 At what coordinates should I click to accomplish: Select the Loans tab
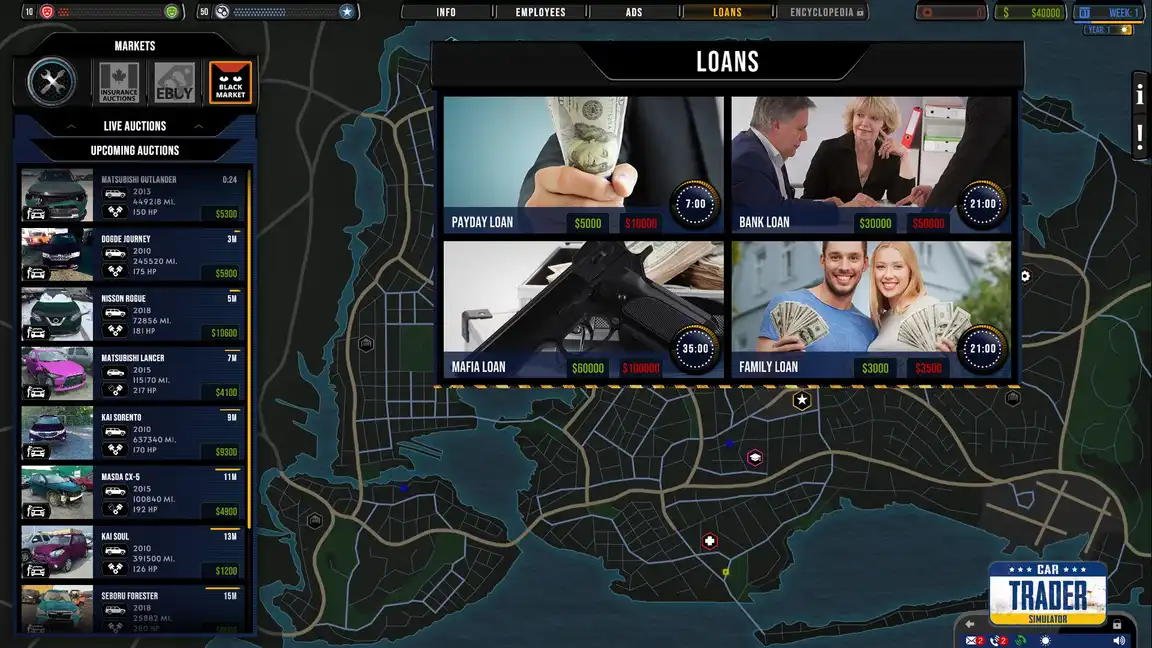coord(727,12)
